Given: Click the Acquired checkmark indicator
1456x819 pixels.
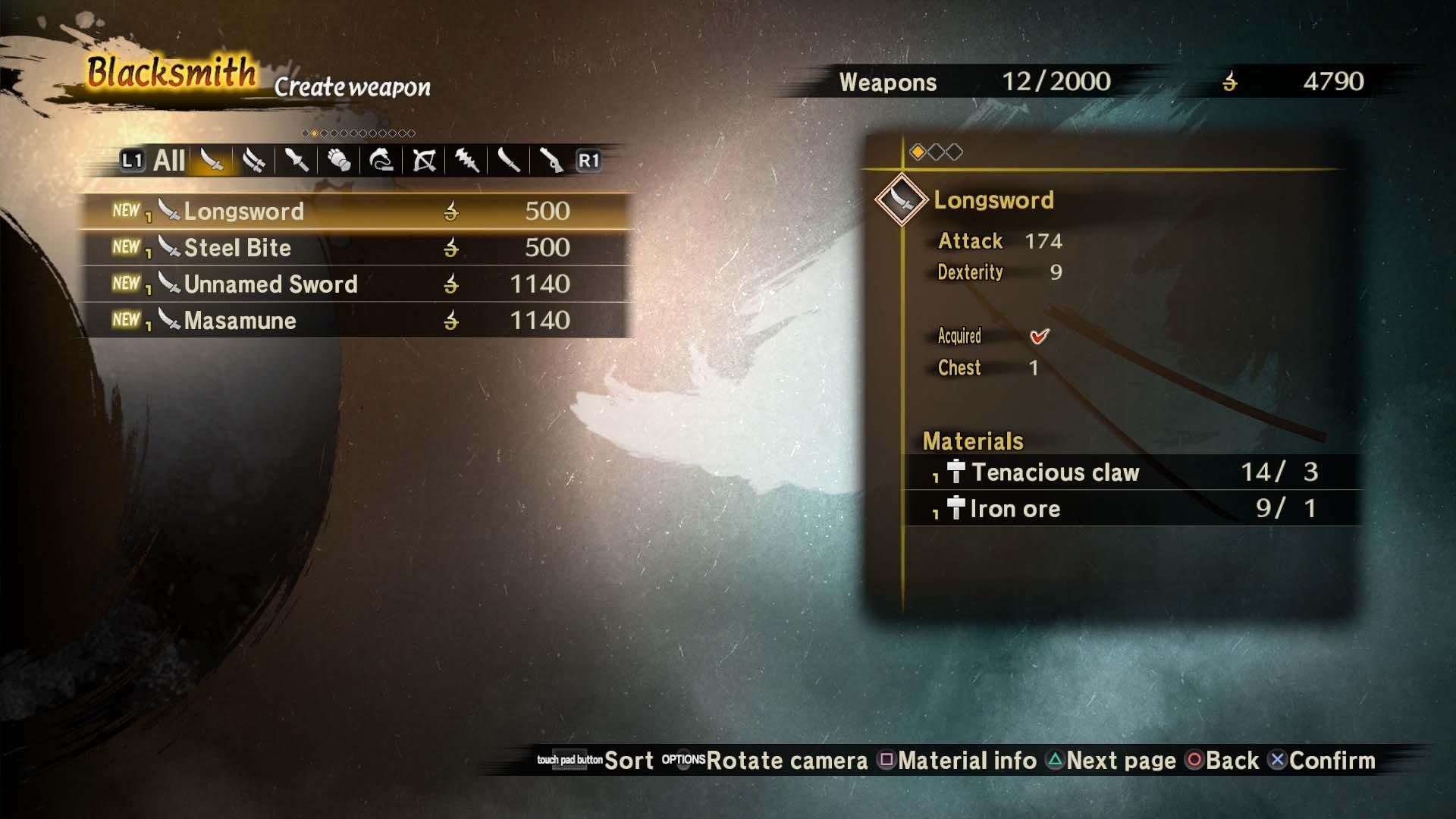Looking at the screenshot, I should click(1038, 337).
